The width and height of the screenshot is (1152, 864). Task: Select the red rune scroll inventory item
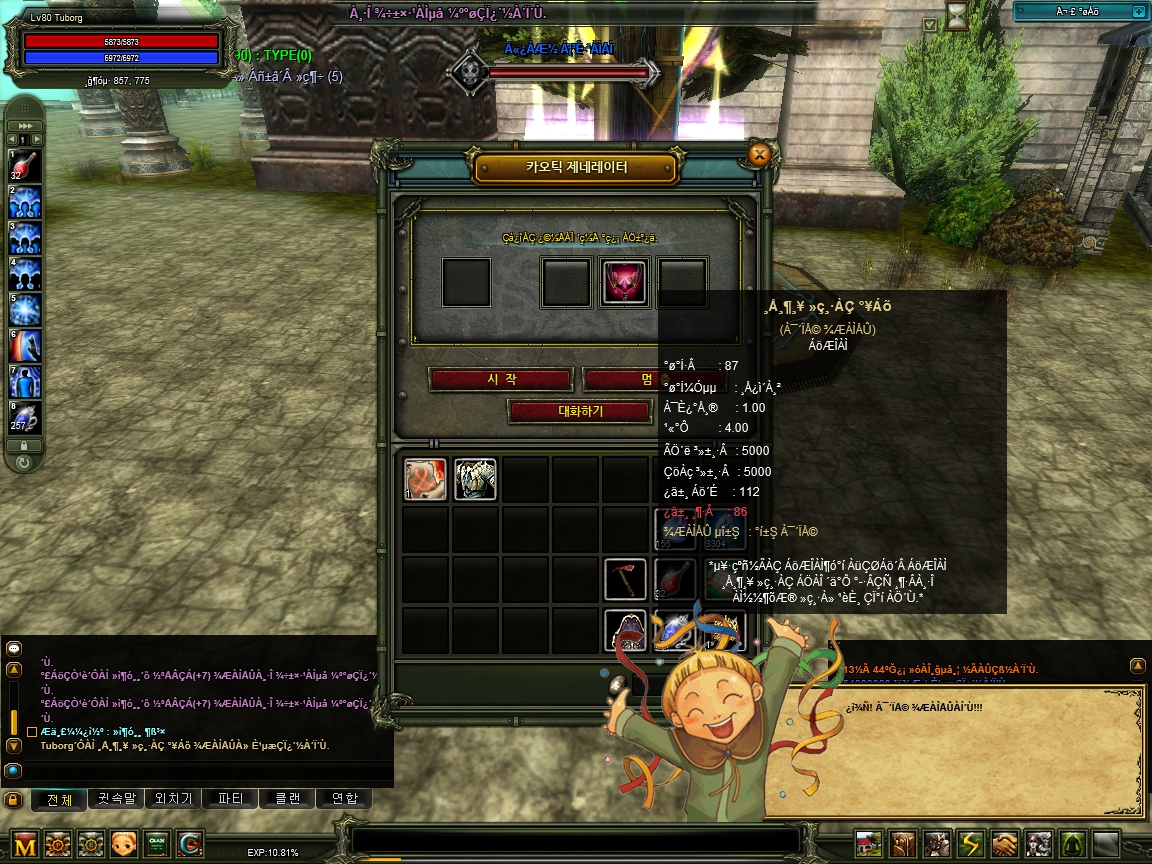click(x=425, y=480)
